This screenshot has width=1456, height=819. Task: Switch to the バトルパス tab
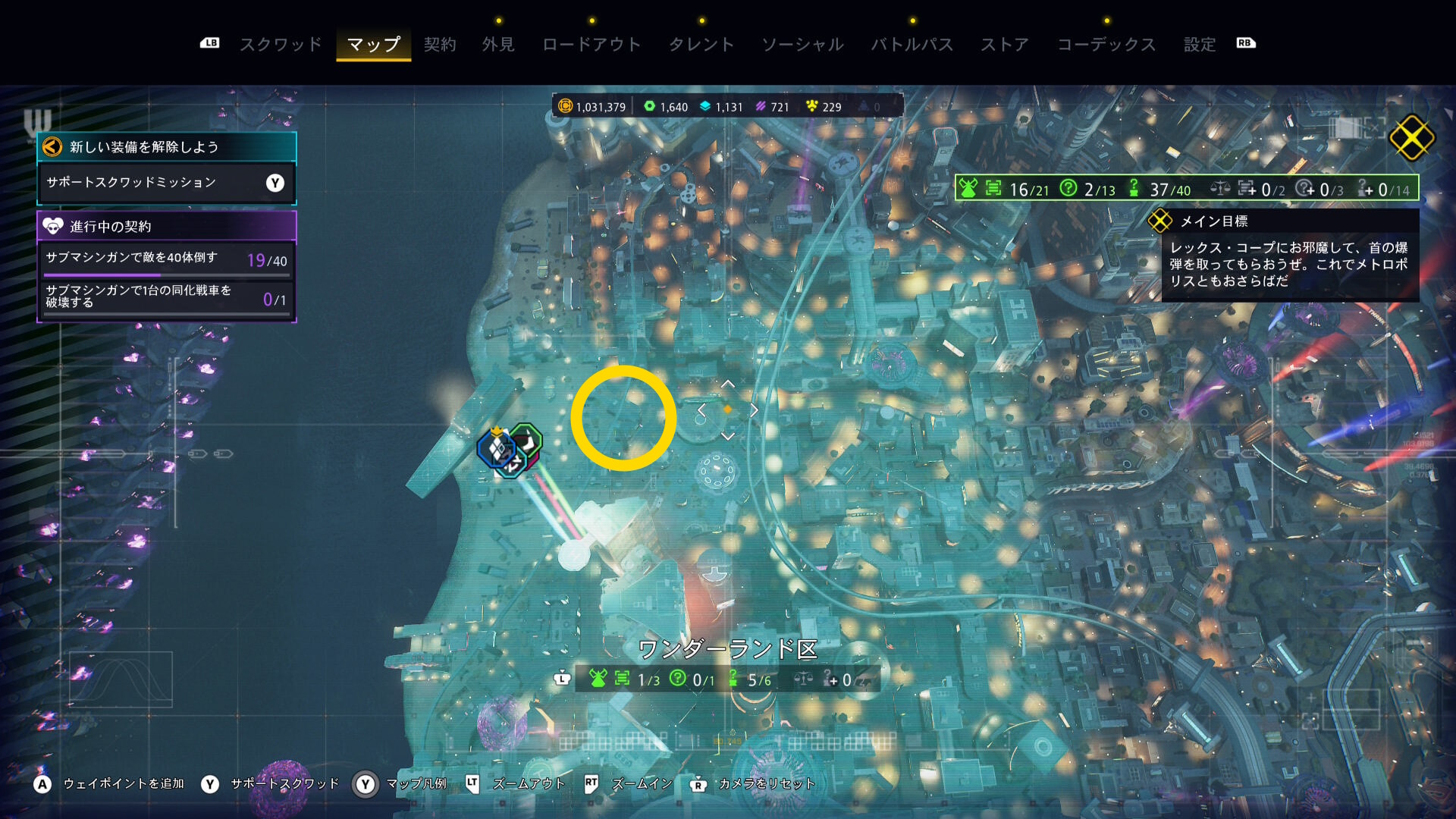[912, 45]
